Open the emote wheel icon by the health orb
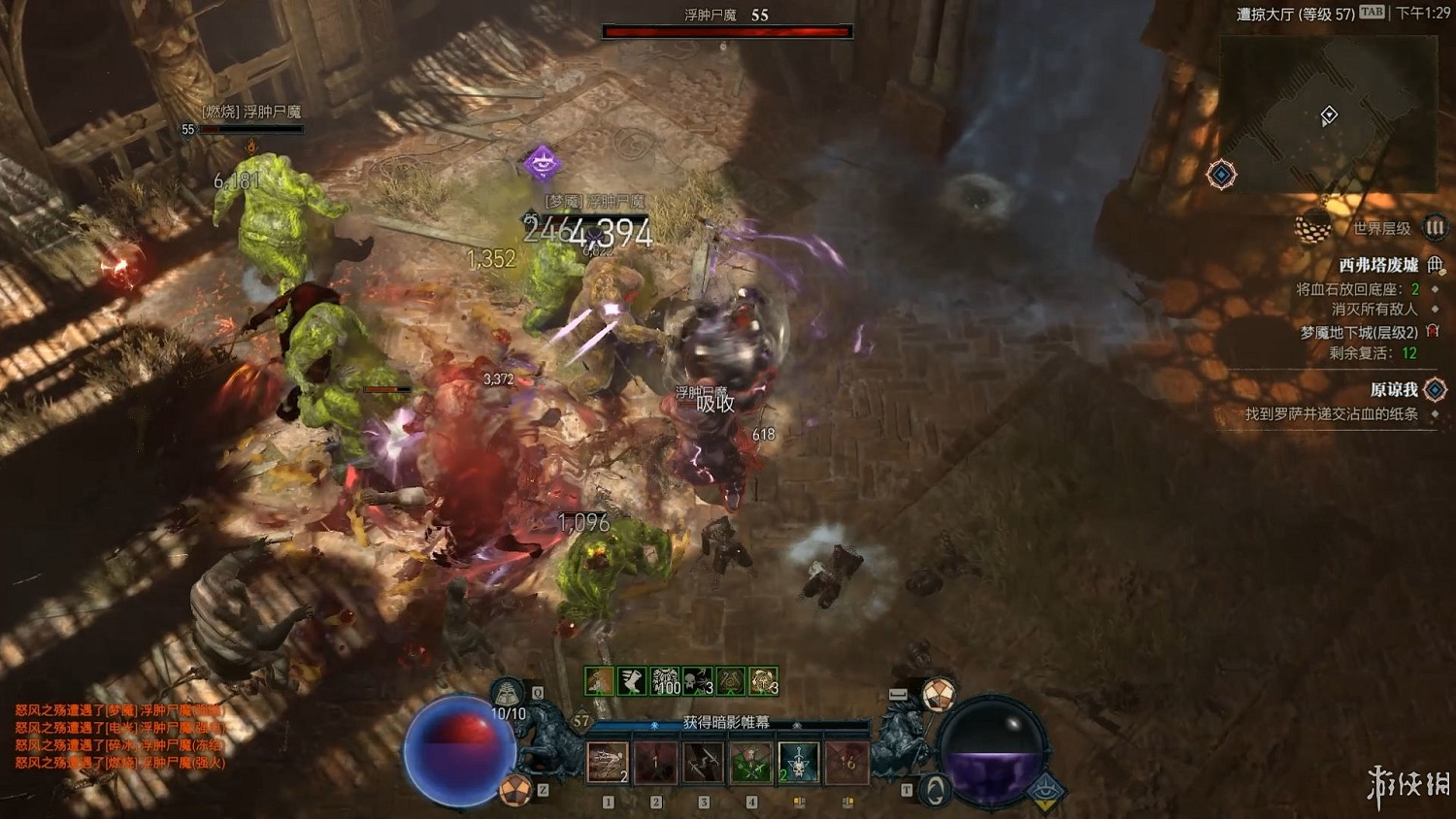1456x819 pixels. (515, 790)
